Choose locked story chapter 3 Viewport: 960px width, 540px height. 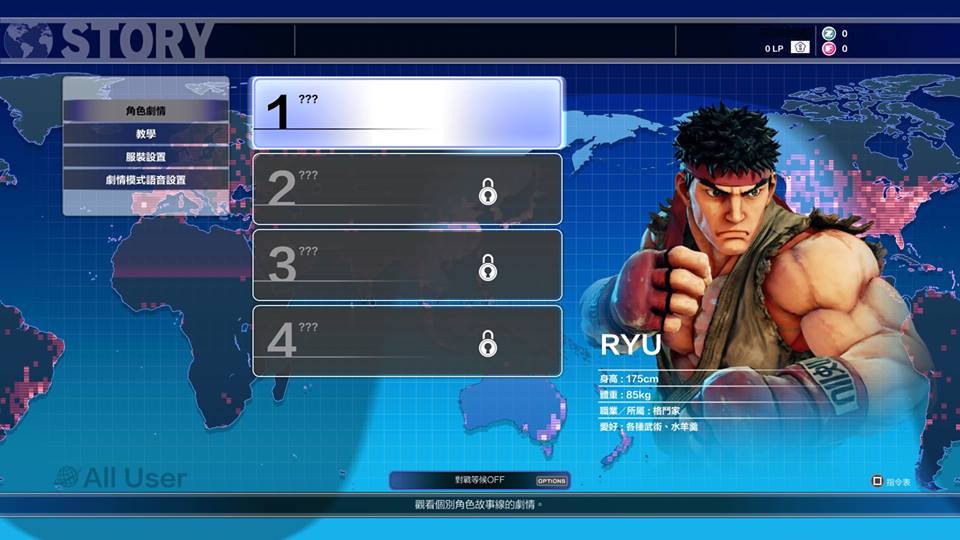407,265
